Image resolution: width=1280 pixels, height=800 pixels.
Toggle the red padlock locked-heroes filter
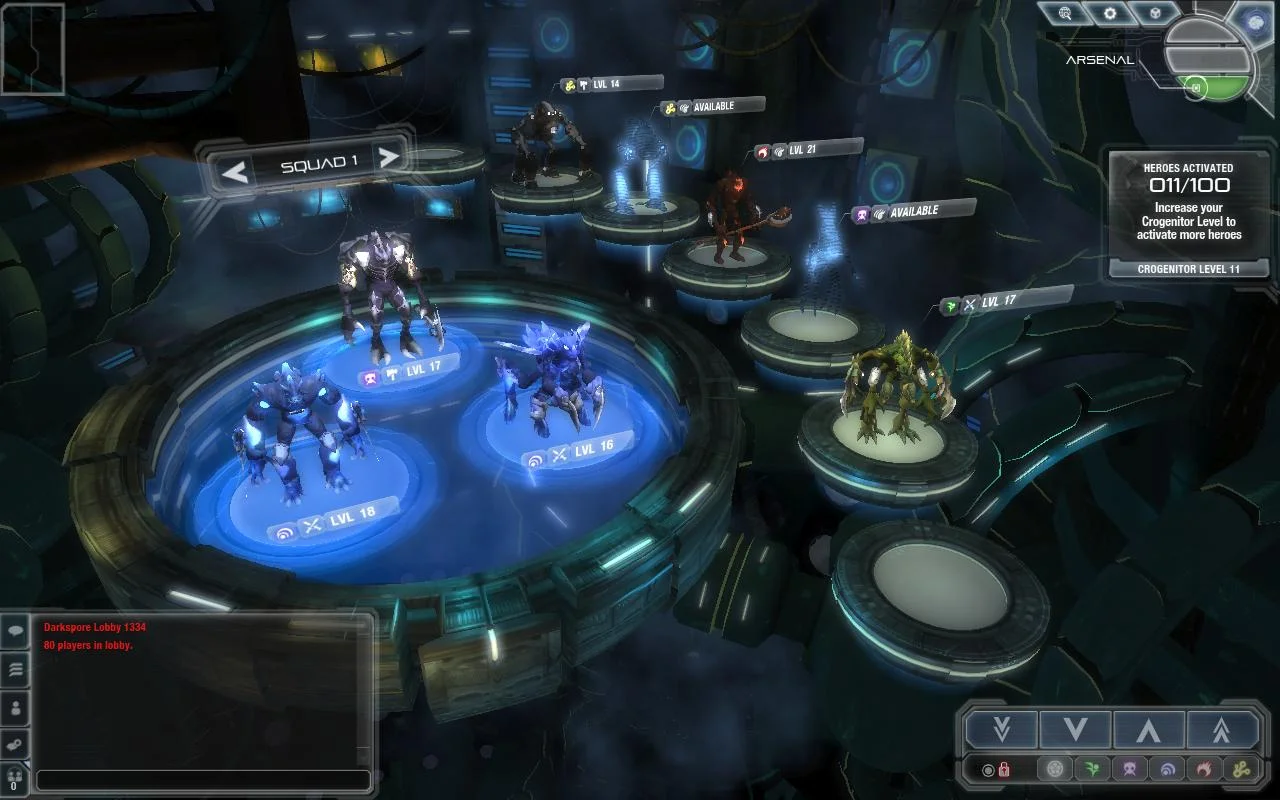1003,769
